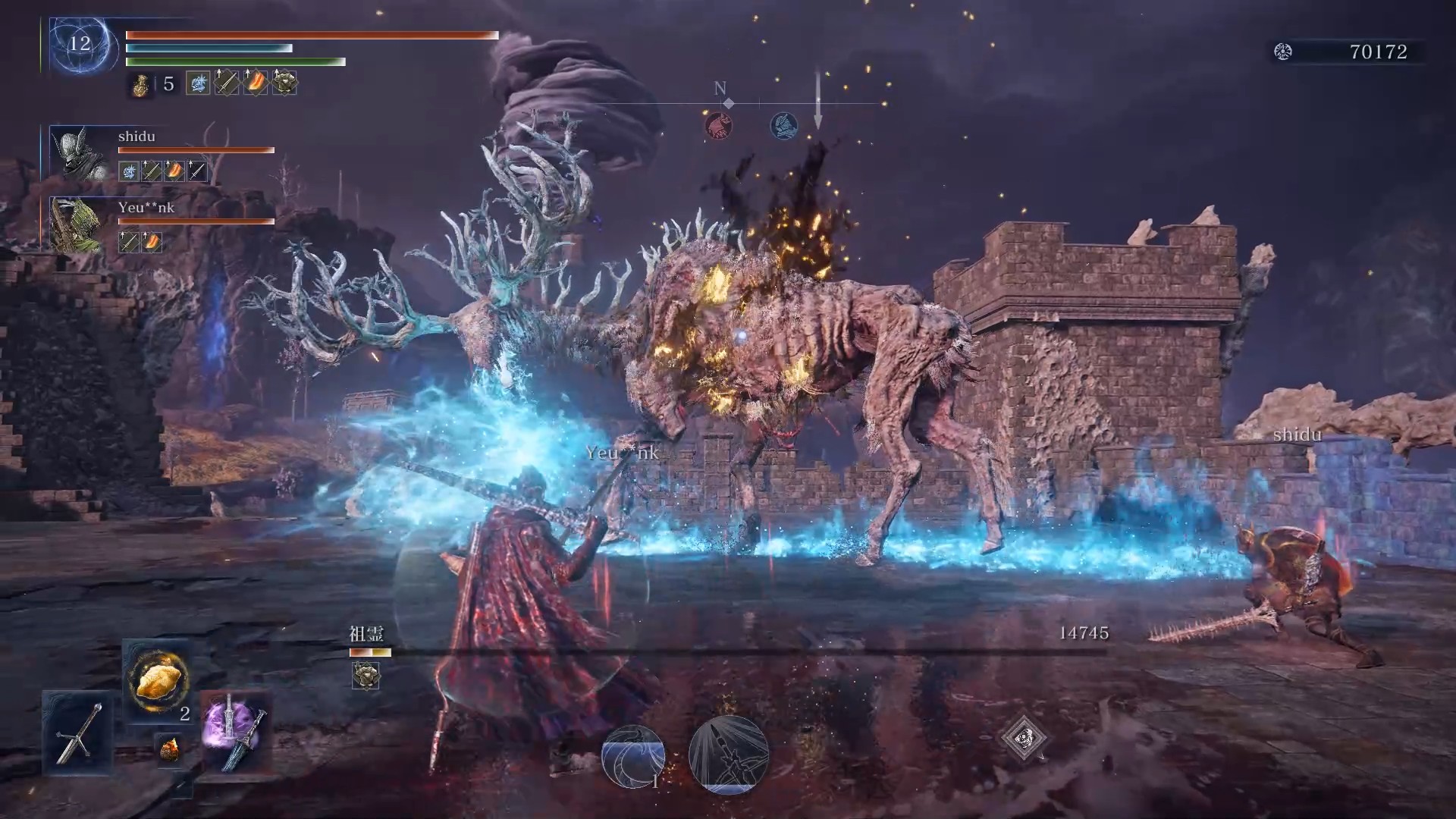Screen dimensions: 1456x819
Task: Select shidu's helmeted portrait
Action: 79,154
